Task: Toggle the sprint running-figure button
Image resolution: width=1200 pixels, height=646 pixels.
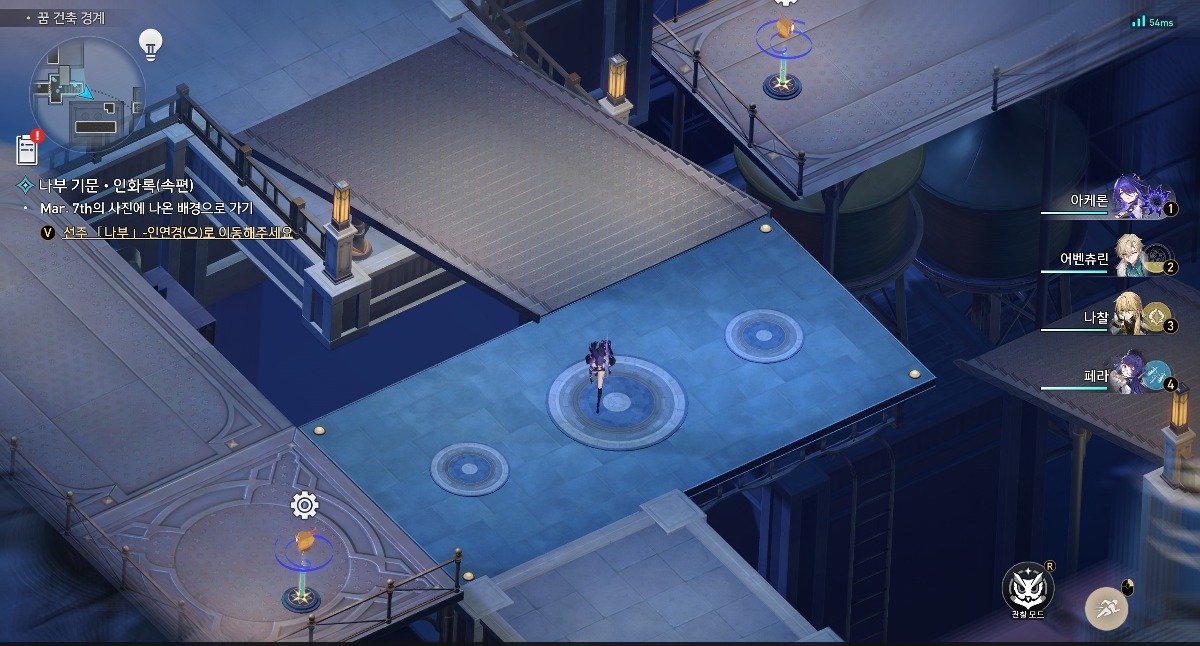Action: pos(1107,607)
